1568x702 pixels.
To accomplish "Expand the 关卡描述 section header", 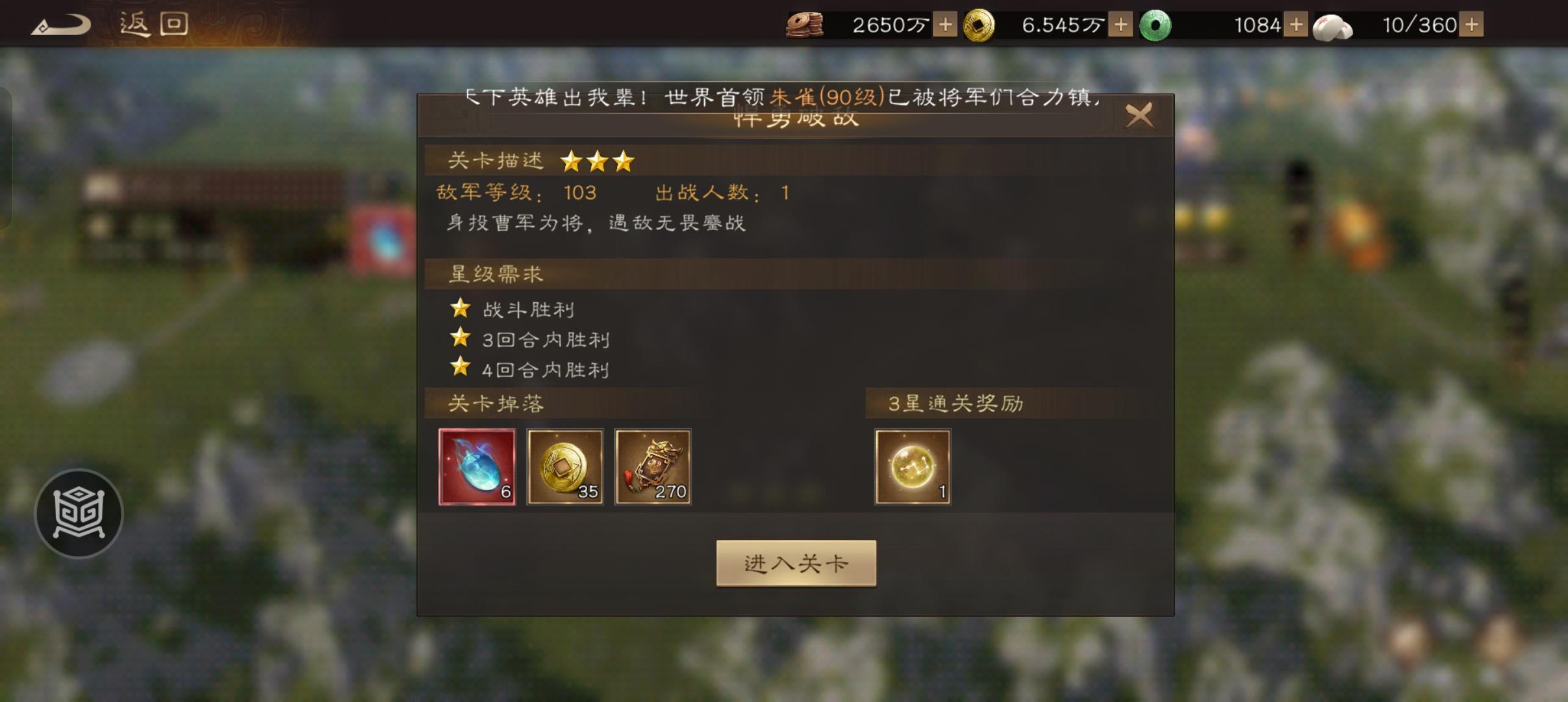I will pyautogui.click(x=497, y=160).
